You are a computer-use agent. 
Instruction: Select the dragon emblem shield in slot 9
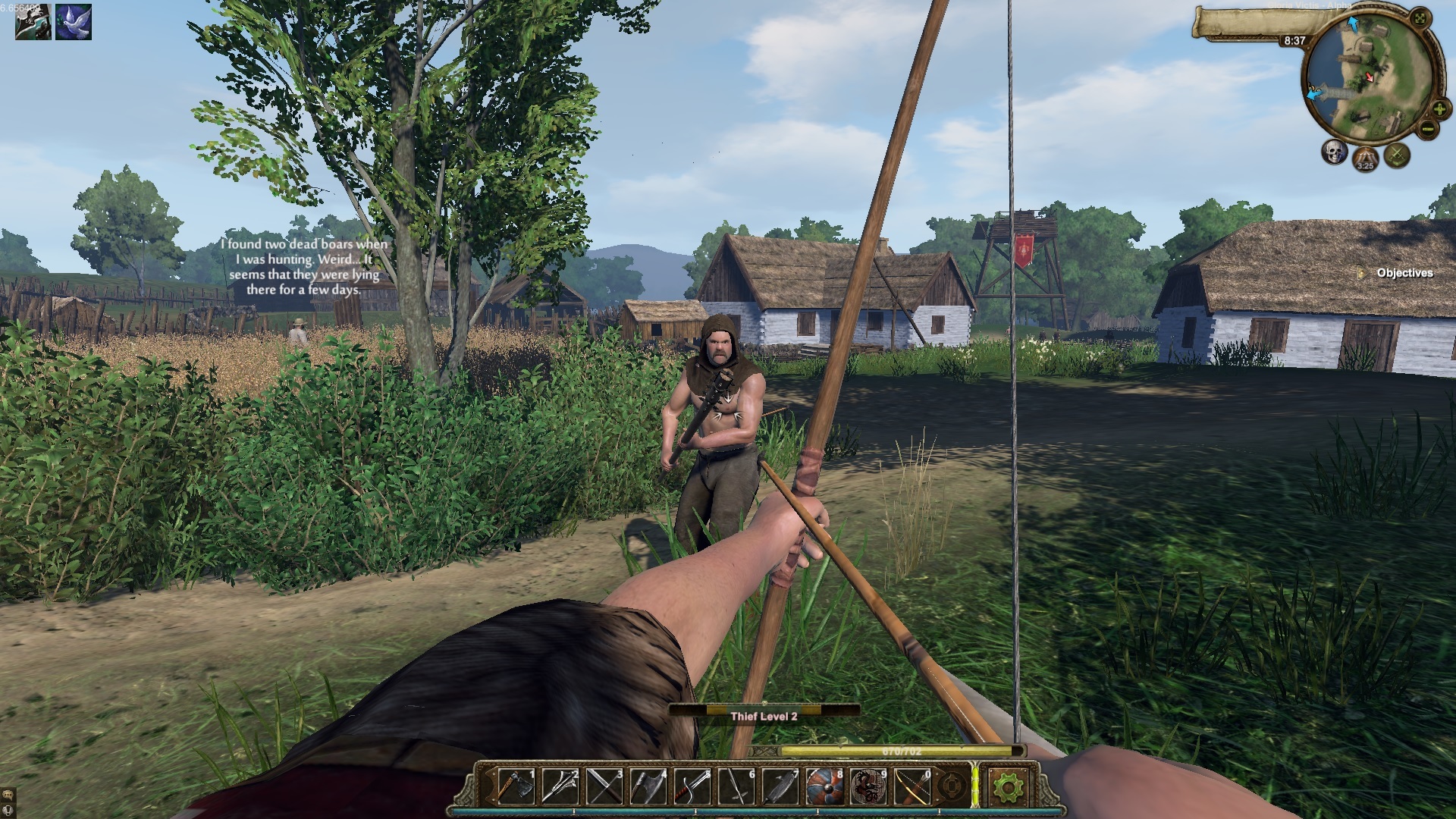pyautogui.click(x=868, y=786)
